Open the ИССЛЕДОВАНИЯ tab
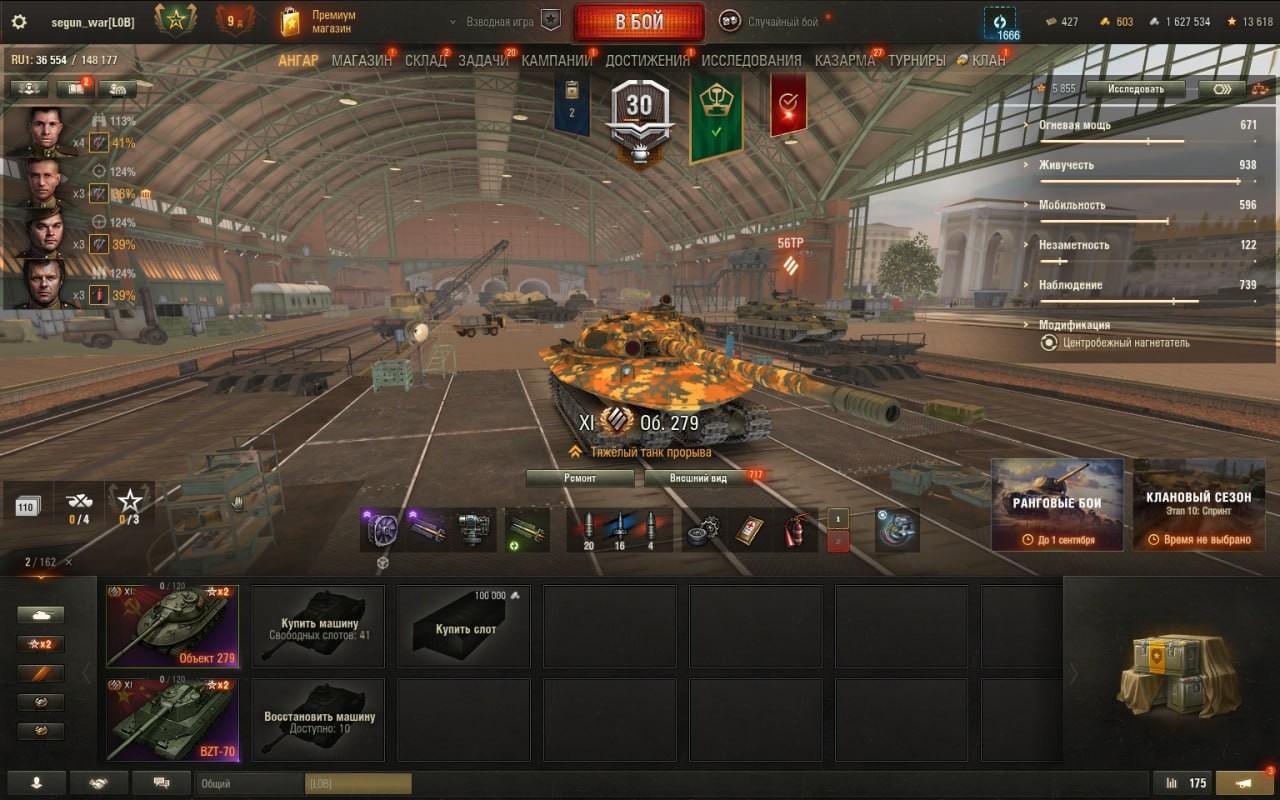The width and height of the screenshot is (1280, 800). (x=751, y=61)
